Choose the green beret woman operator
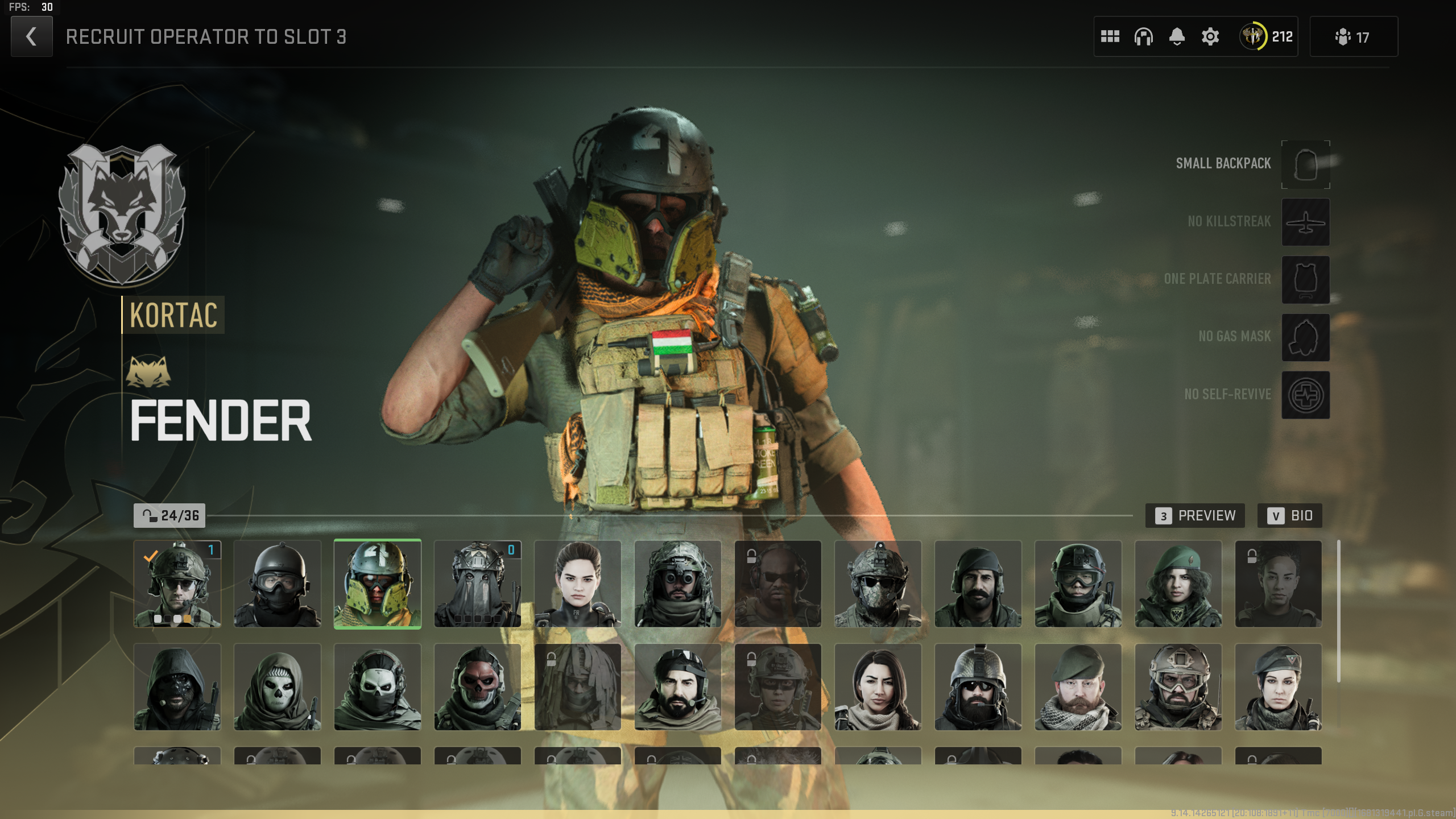This screenshot has height=819, width=1456. point(1178,584)
